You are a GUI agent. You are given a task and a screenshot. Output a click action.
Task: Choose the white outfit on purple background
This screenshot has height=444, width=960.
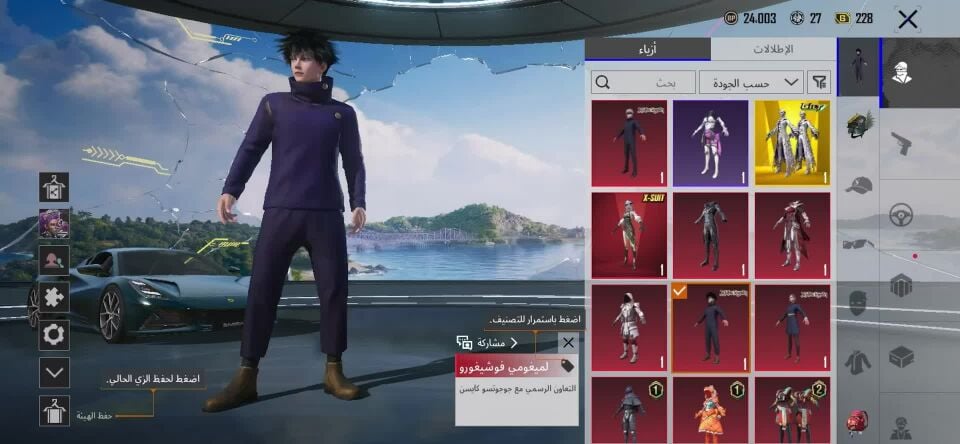point(710,143)
